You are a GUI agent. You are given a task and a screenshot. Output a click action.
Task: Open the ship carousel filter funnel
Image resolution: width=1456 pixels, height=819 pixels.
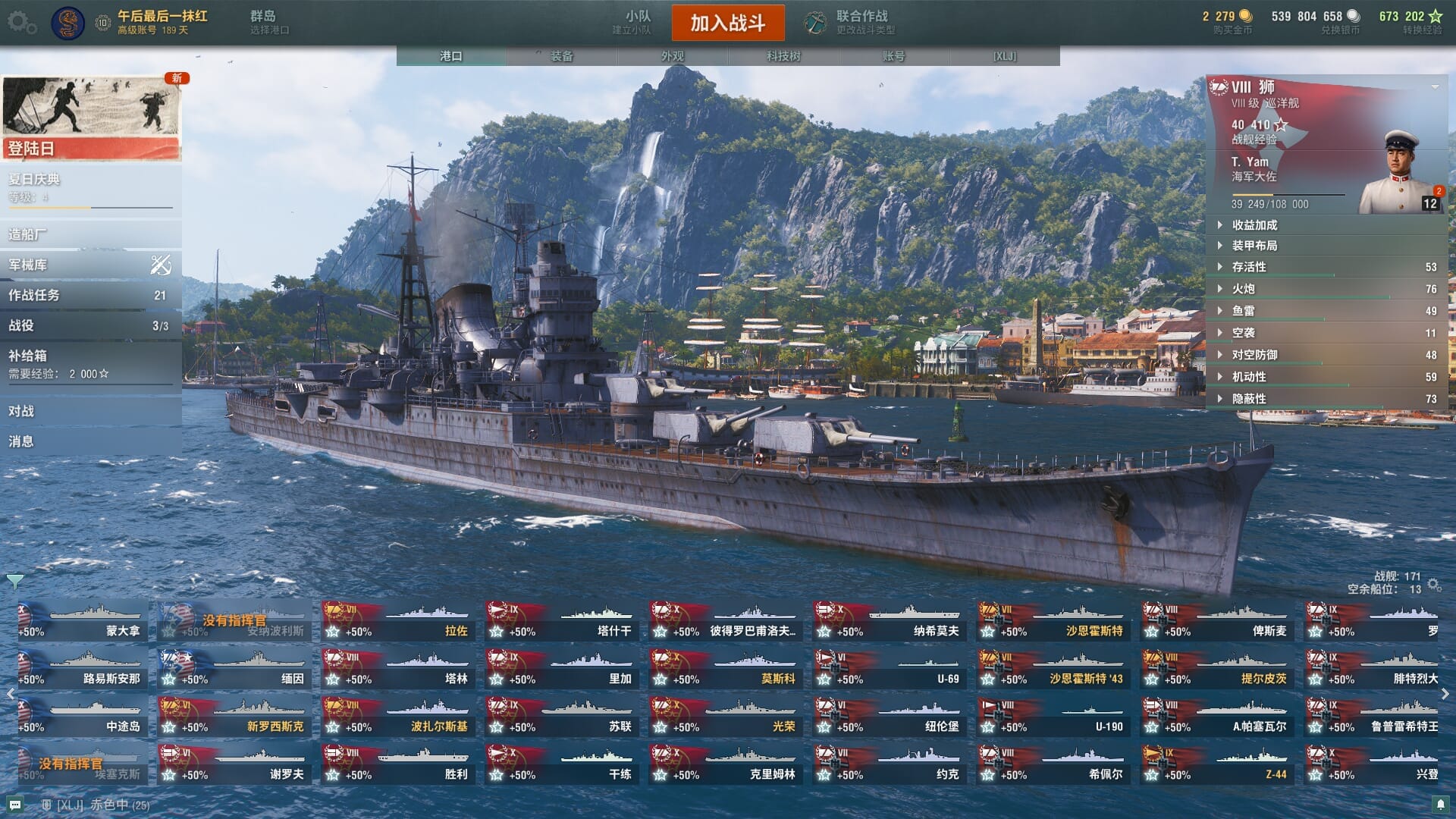pyautogui.click(x=14, y=582)
